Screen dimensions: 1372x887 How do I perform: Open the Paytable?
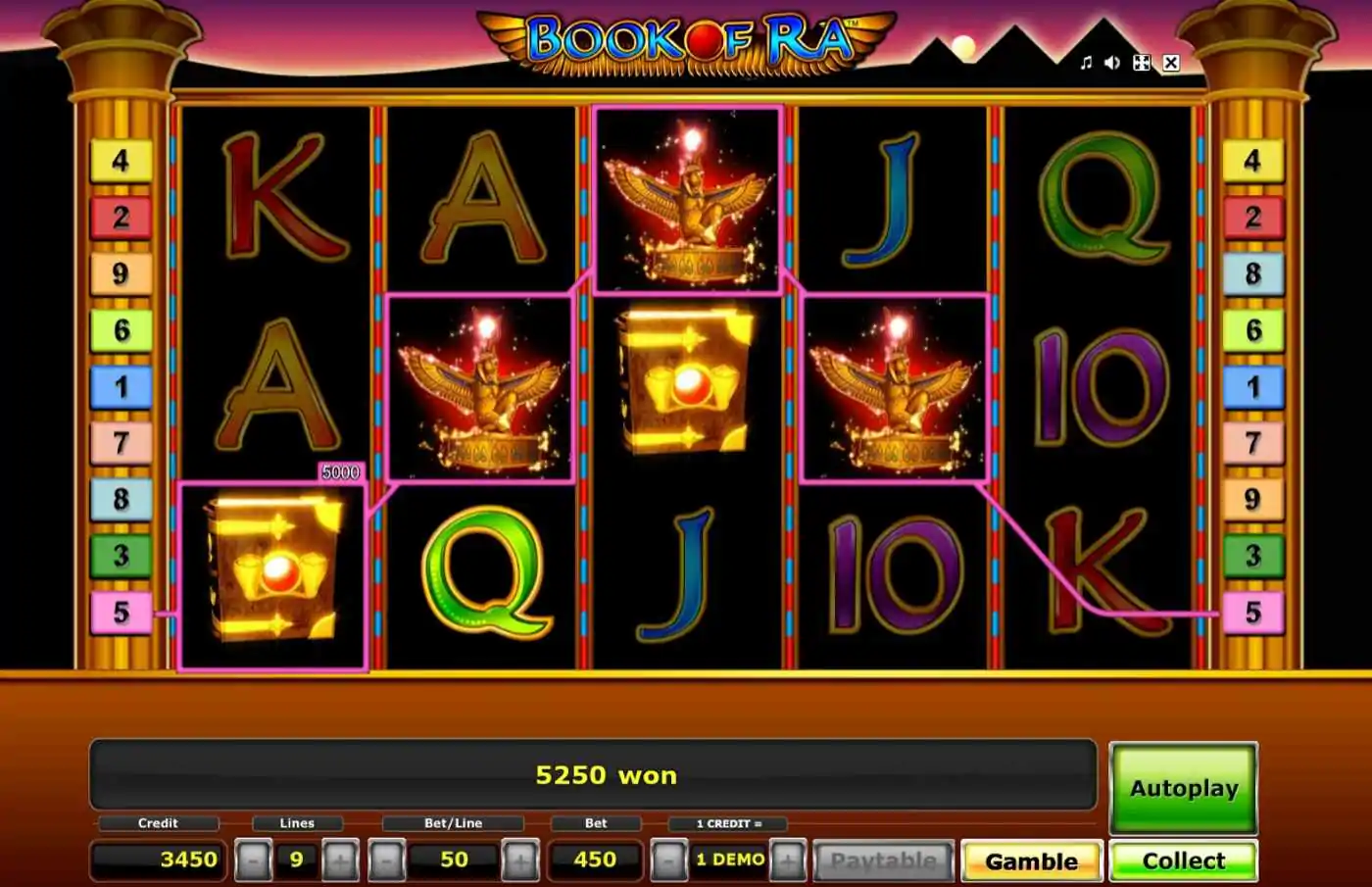click(x=883, y=861)
